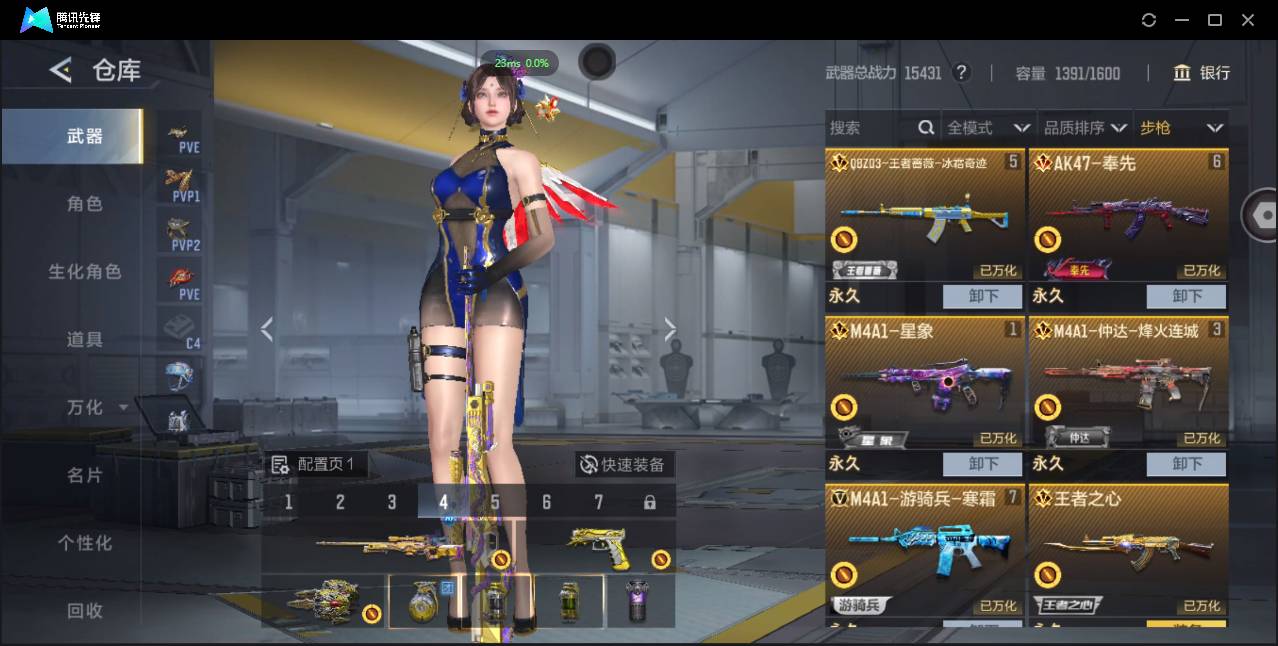Activate 快速装备 quick equip
This screenshot has height=646, width=1278.
point(622,465)
